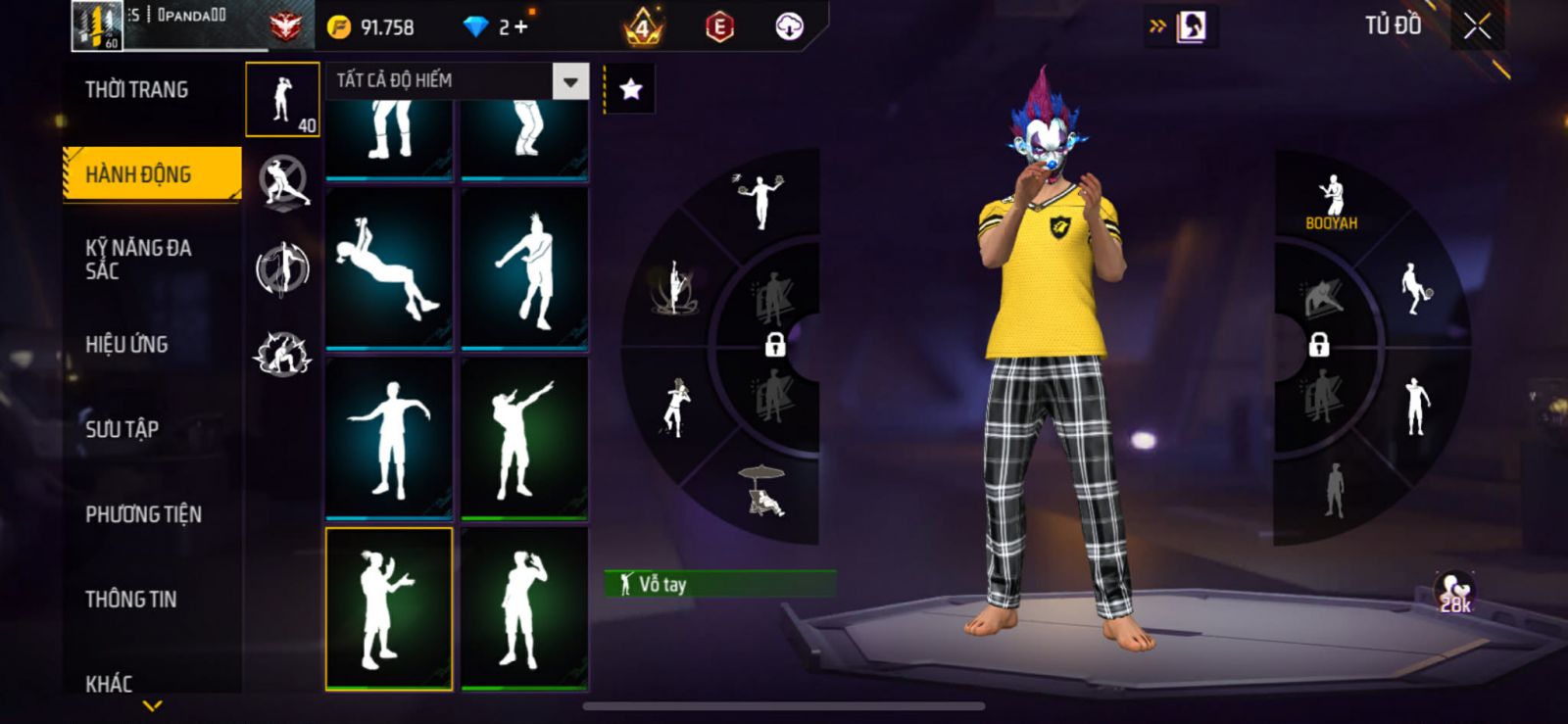
Task: Choose the Phương Tiện category
Action: [x=143, y=514]
